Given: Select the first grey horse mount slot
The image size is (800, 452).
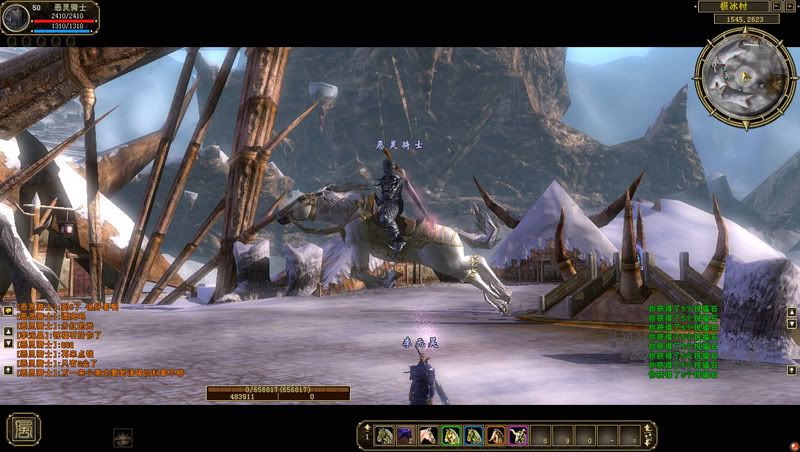Looking at the screenshot, I should 386,435.
